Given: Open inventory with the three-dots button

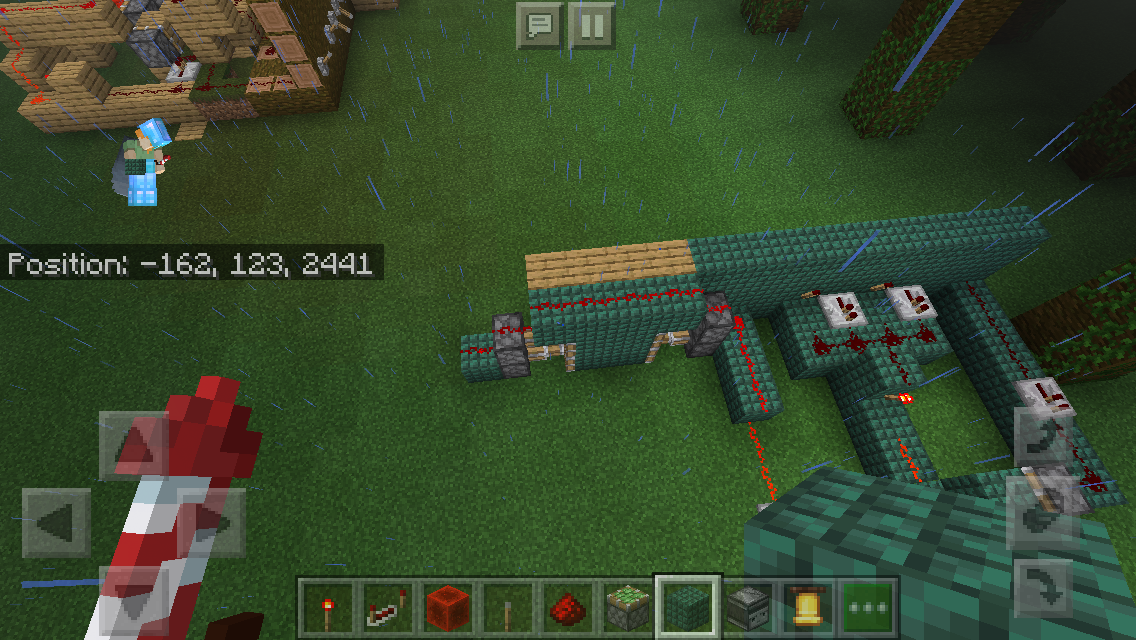Looking at the screenshot, I should pyautogui.click(x=867, y=606).
